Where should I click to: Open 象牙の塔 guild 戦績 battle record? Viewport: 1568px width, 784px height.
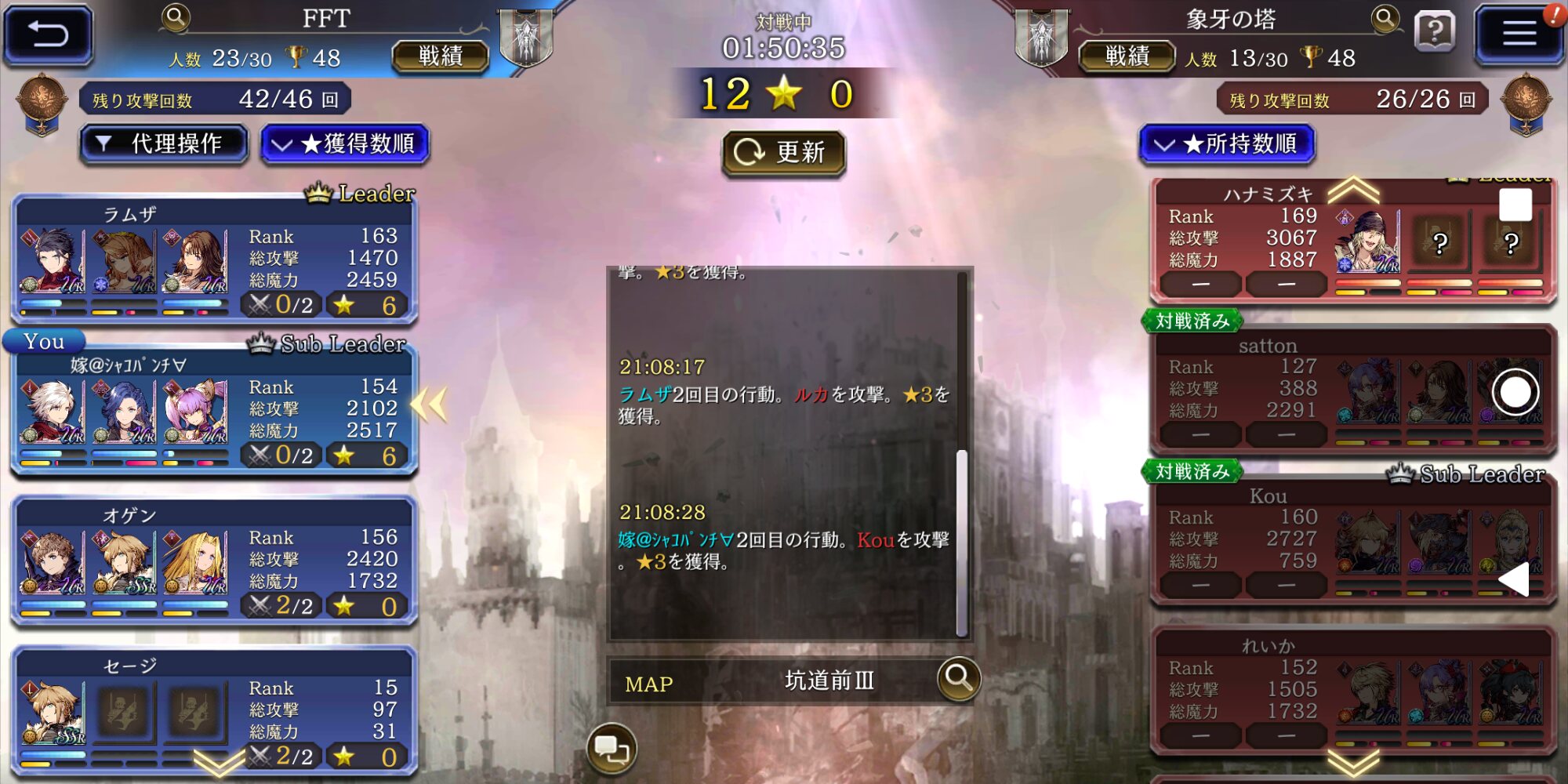pos(1127,56)
